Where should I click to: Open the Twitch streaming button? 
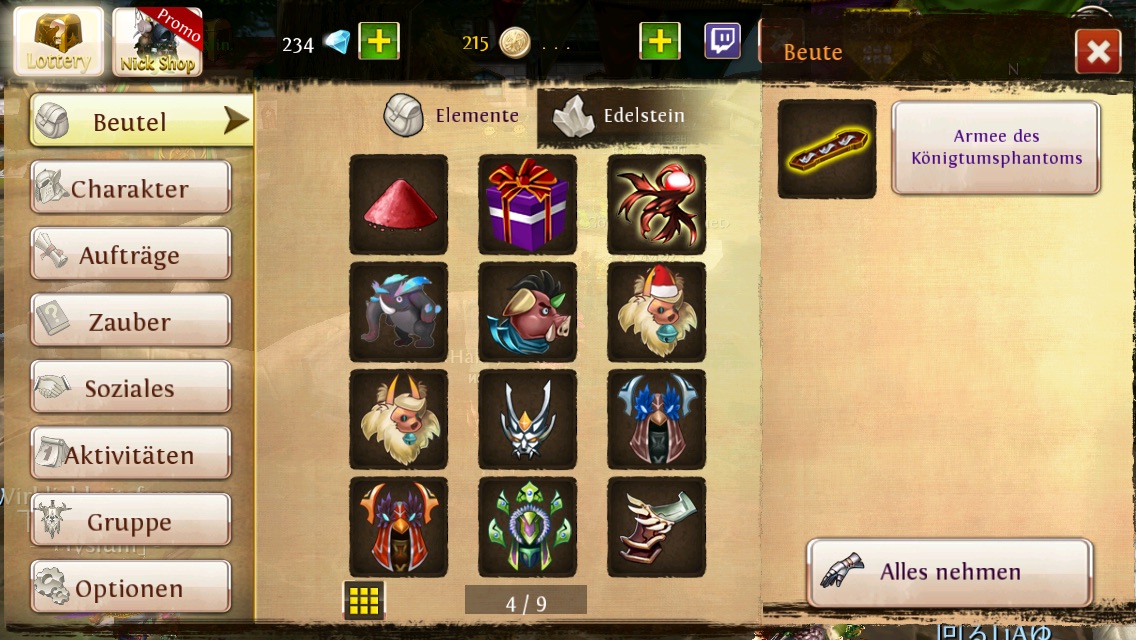[x=722, y=42]
